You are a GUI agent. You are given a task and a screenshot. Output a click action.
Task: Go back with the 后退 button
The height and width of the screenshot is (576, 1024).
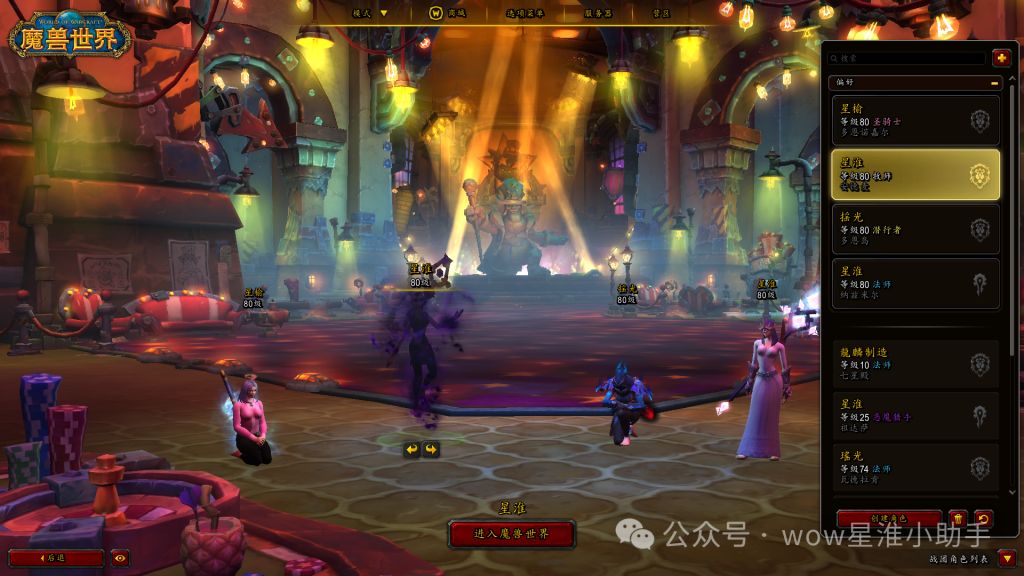[x=56, y=558]
